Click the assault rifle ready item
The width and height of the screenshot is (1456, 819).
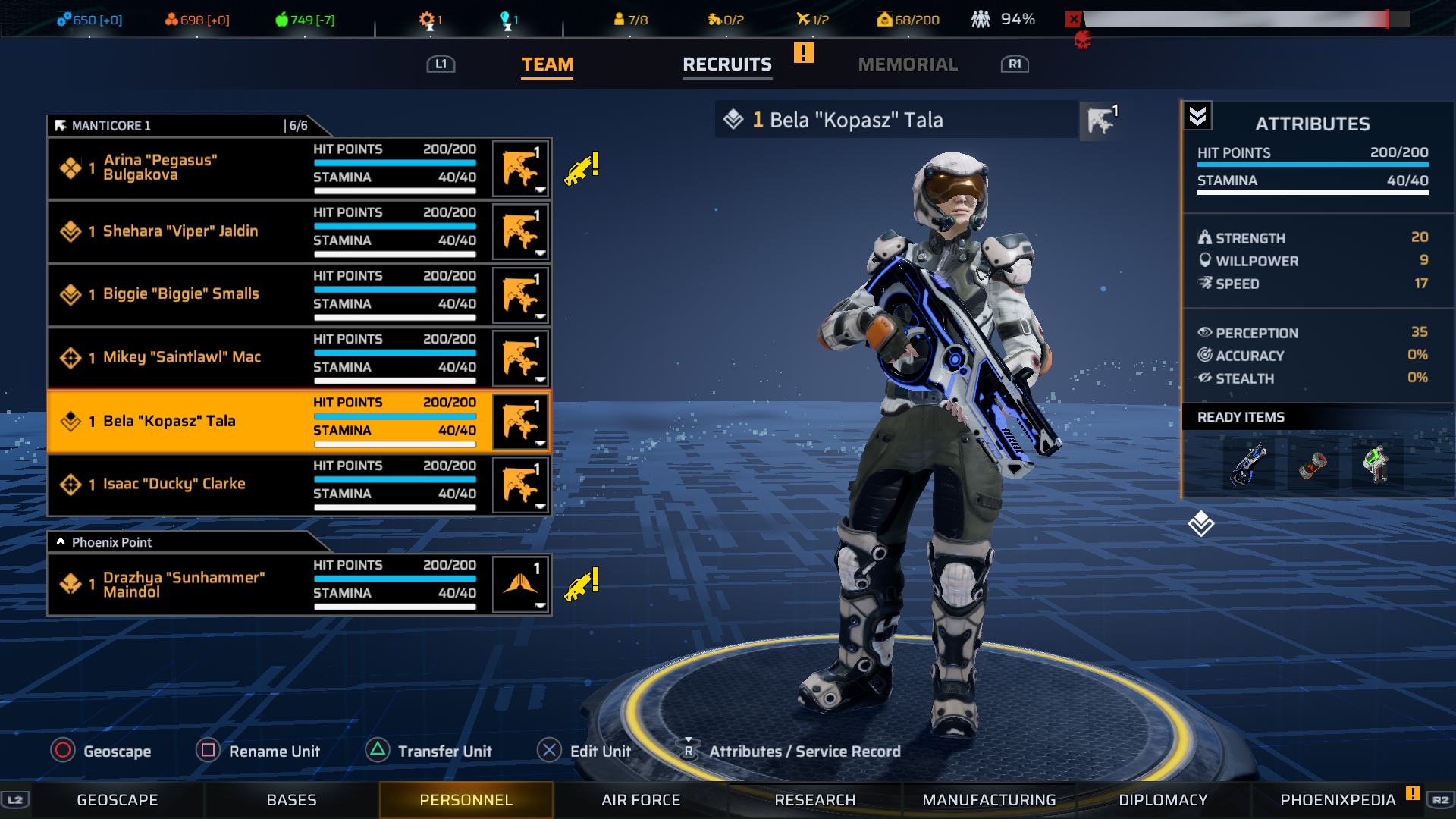click(1248, 463)
